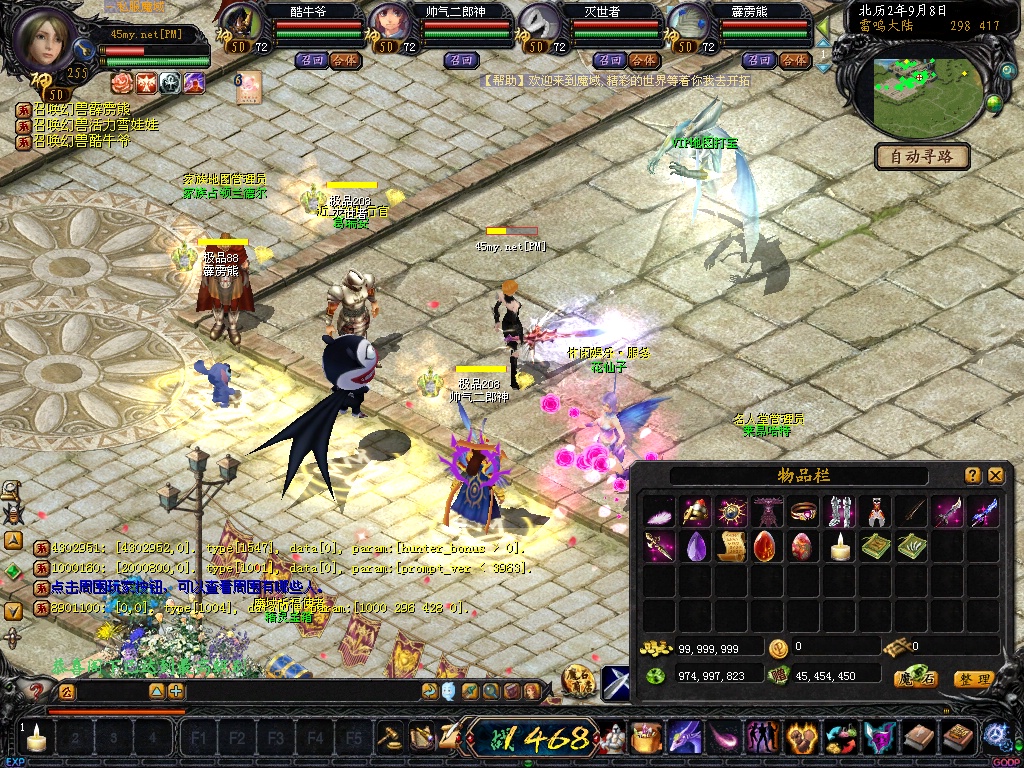Choose the candle item in the inventory

[x=840, y=547]
